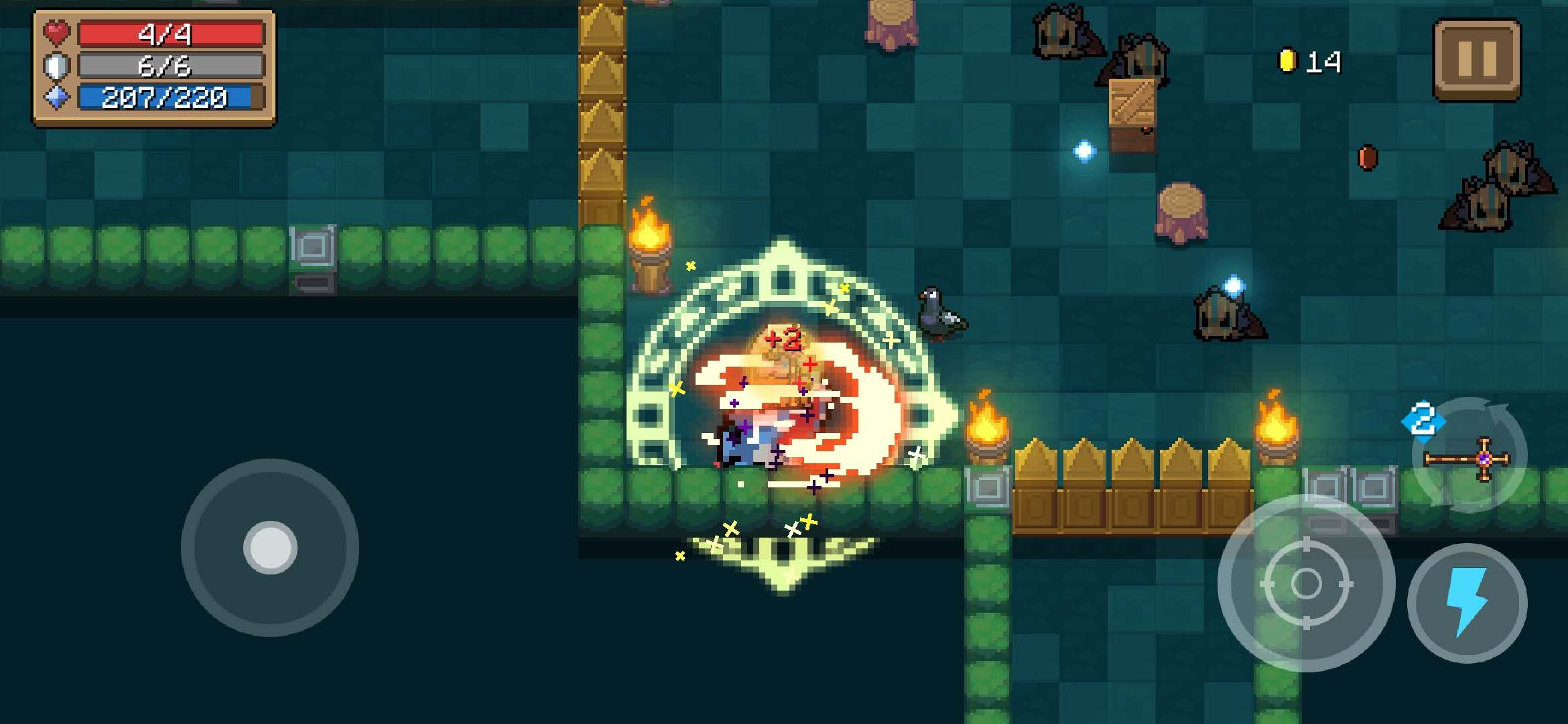Tap the crosshair attack button
Viewport: 1568px width, 724px height.
[x=1306, y=583]
